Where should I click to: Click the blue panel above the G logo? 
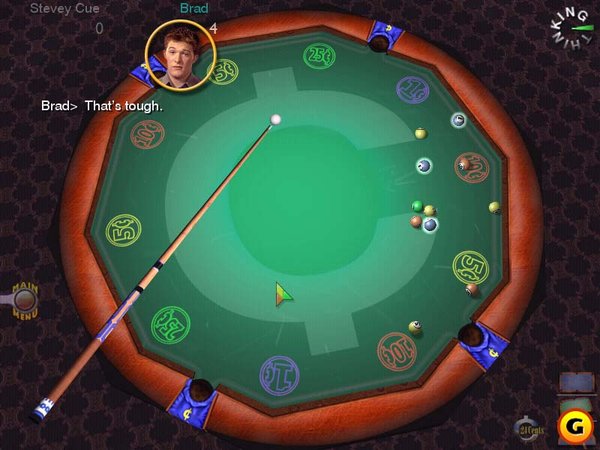[577, 383]
